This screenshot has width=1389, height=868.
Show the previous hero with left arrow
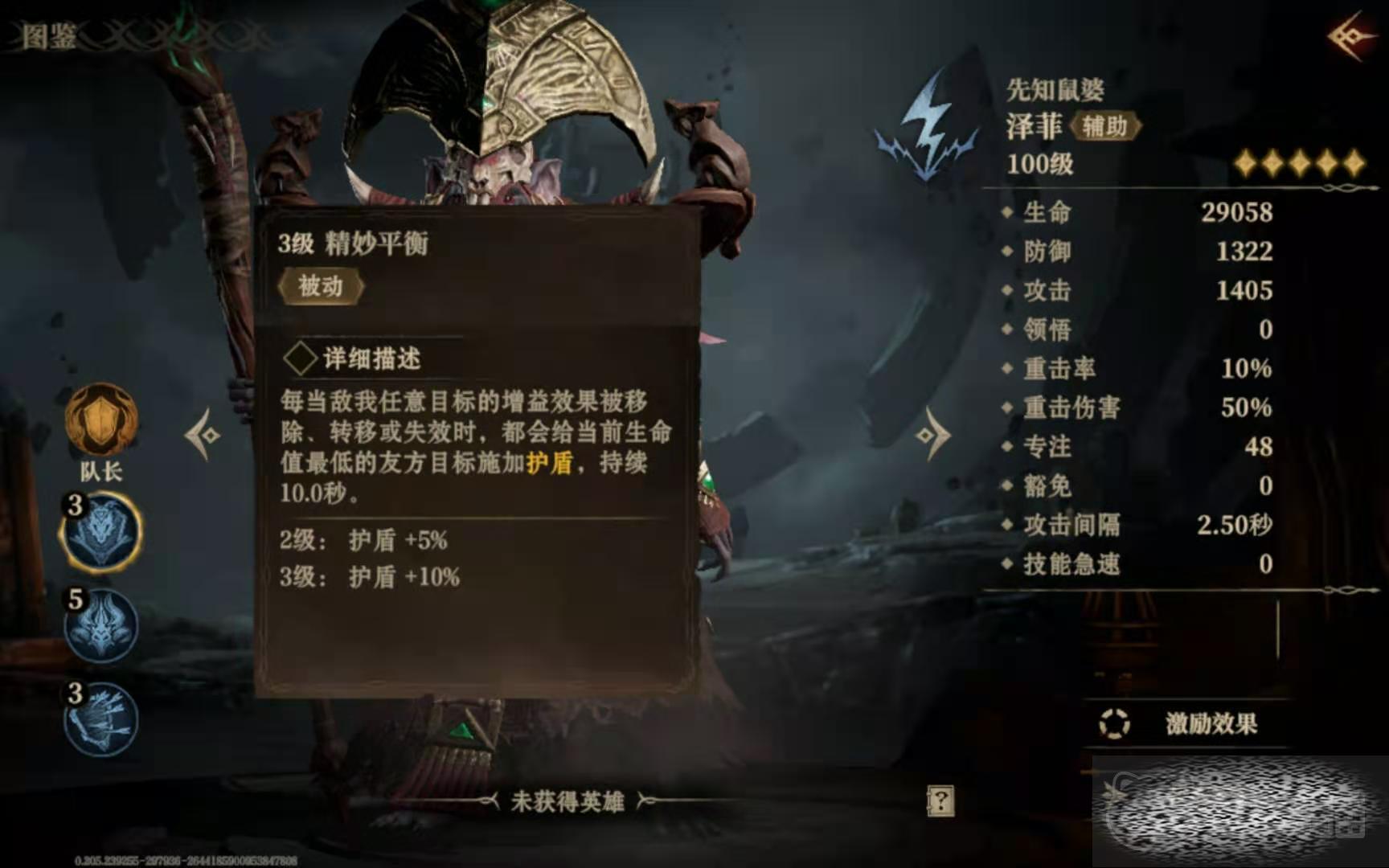(202, 435)
